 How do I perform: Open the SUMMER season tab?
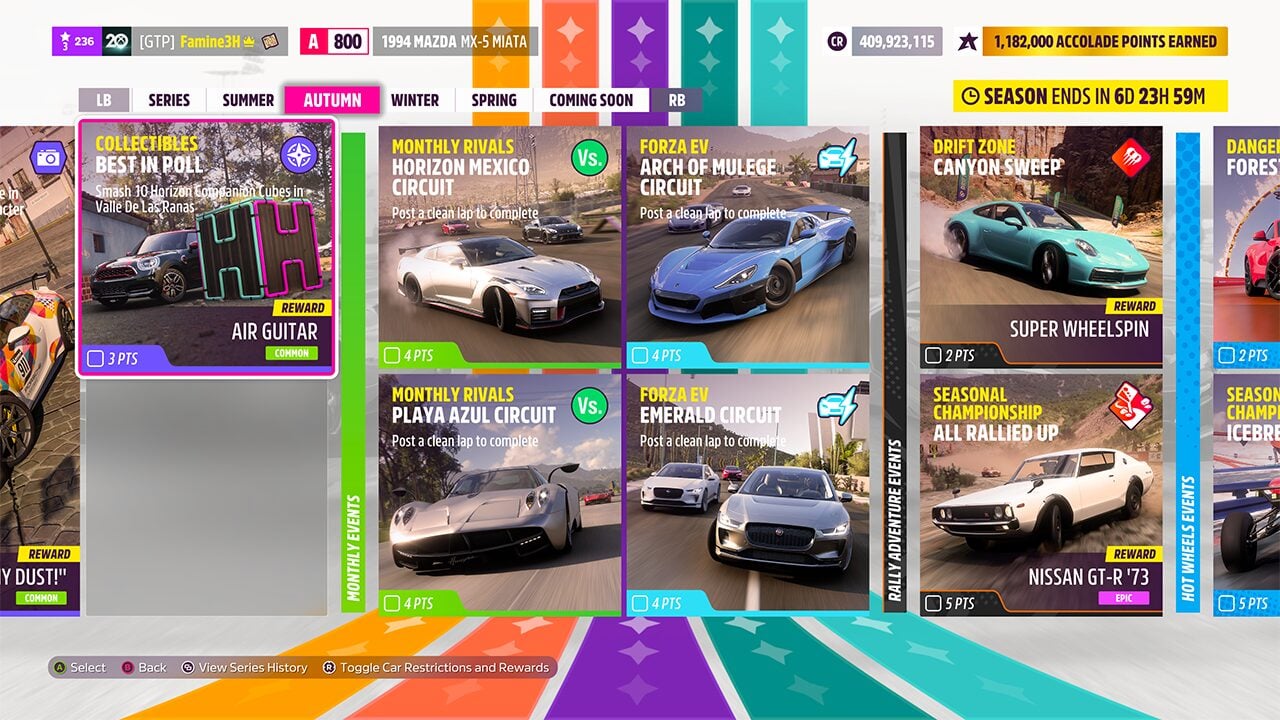click(246, 100)
